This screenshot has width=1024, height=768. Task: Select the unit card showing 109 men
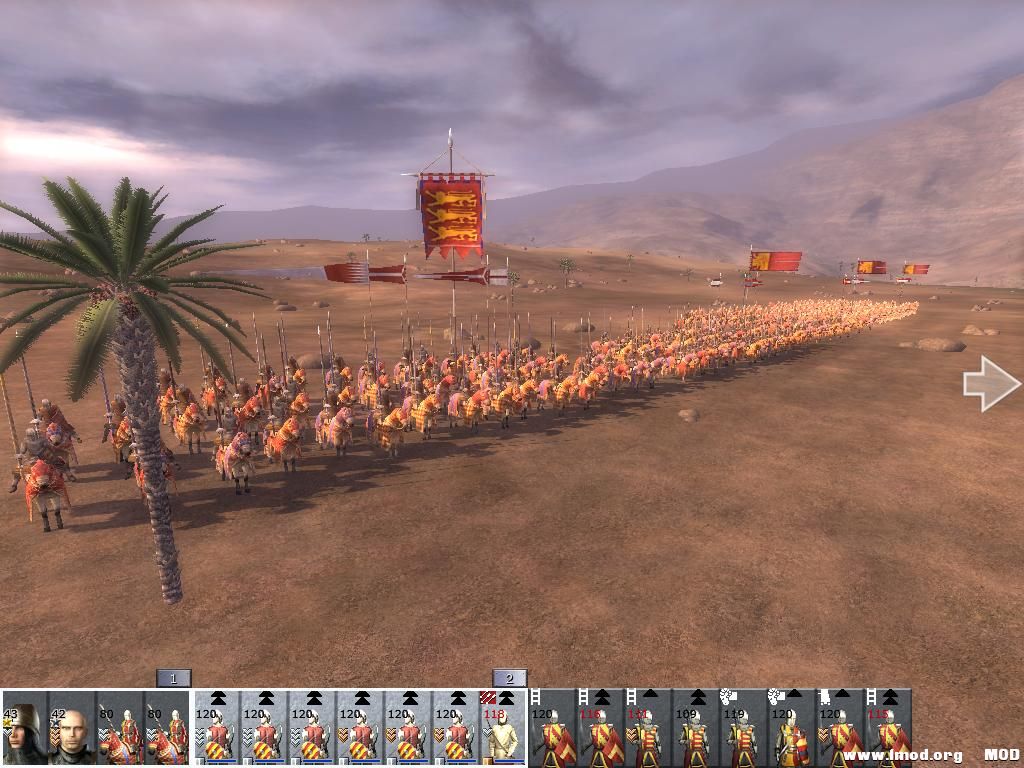pos(695,728)
